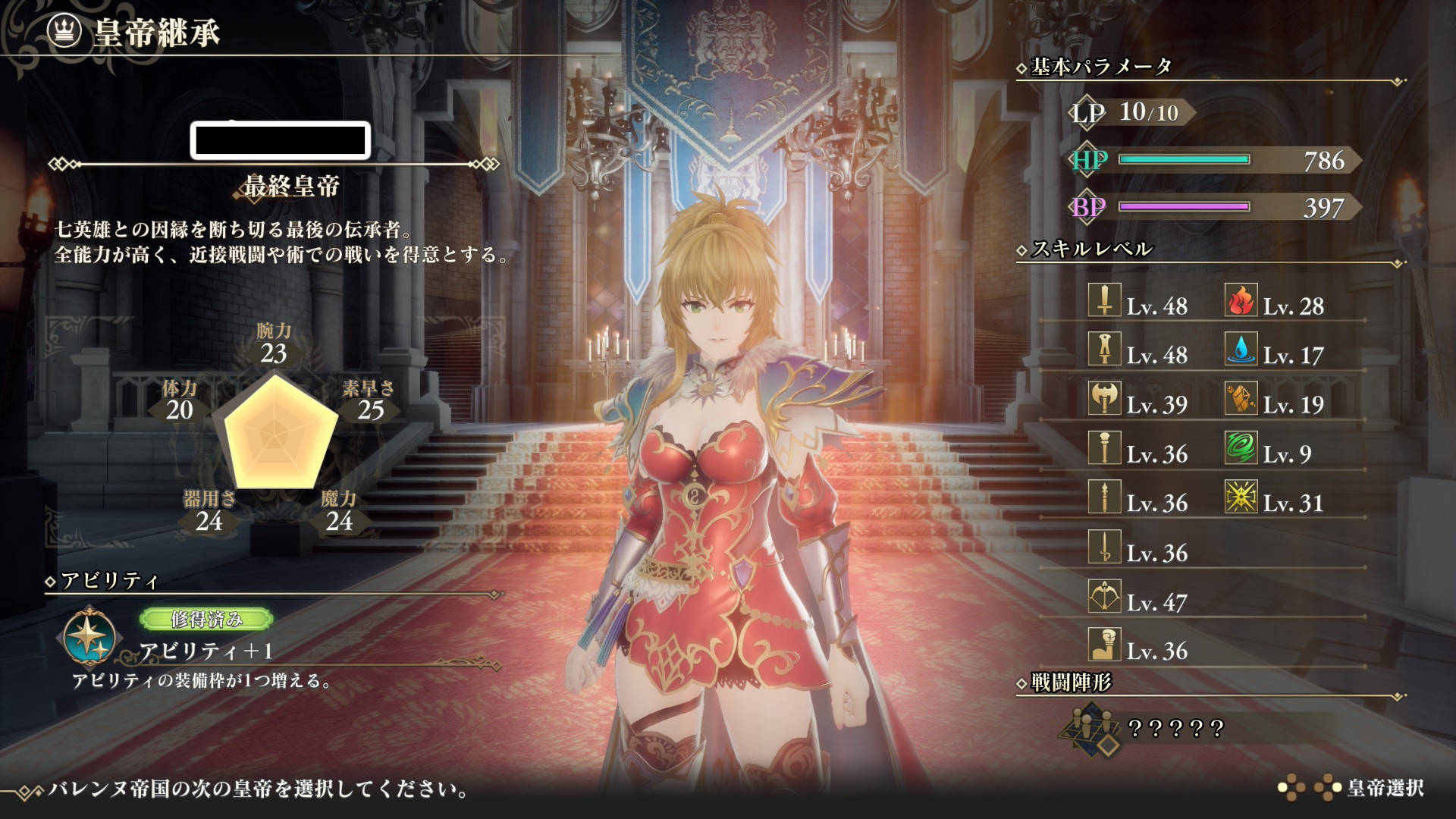Viewport: 1456px width, 819px height.
Task: Select the fire magic icon
Action: click(1241, 301)
